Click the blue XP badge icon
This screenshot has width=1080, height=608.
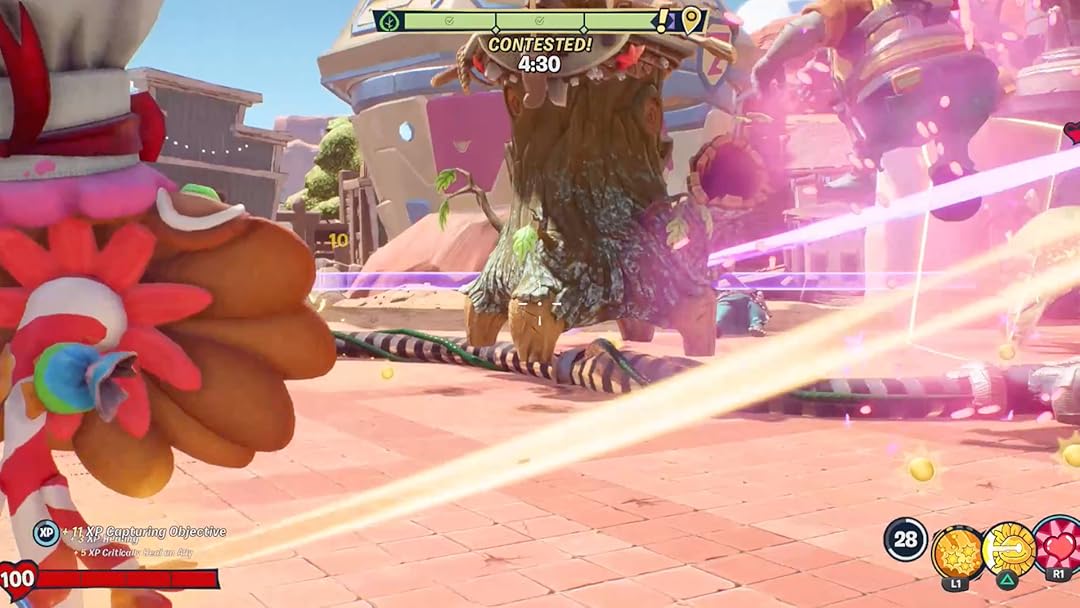[x=45, y=532]
